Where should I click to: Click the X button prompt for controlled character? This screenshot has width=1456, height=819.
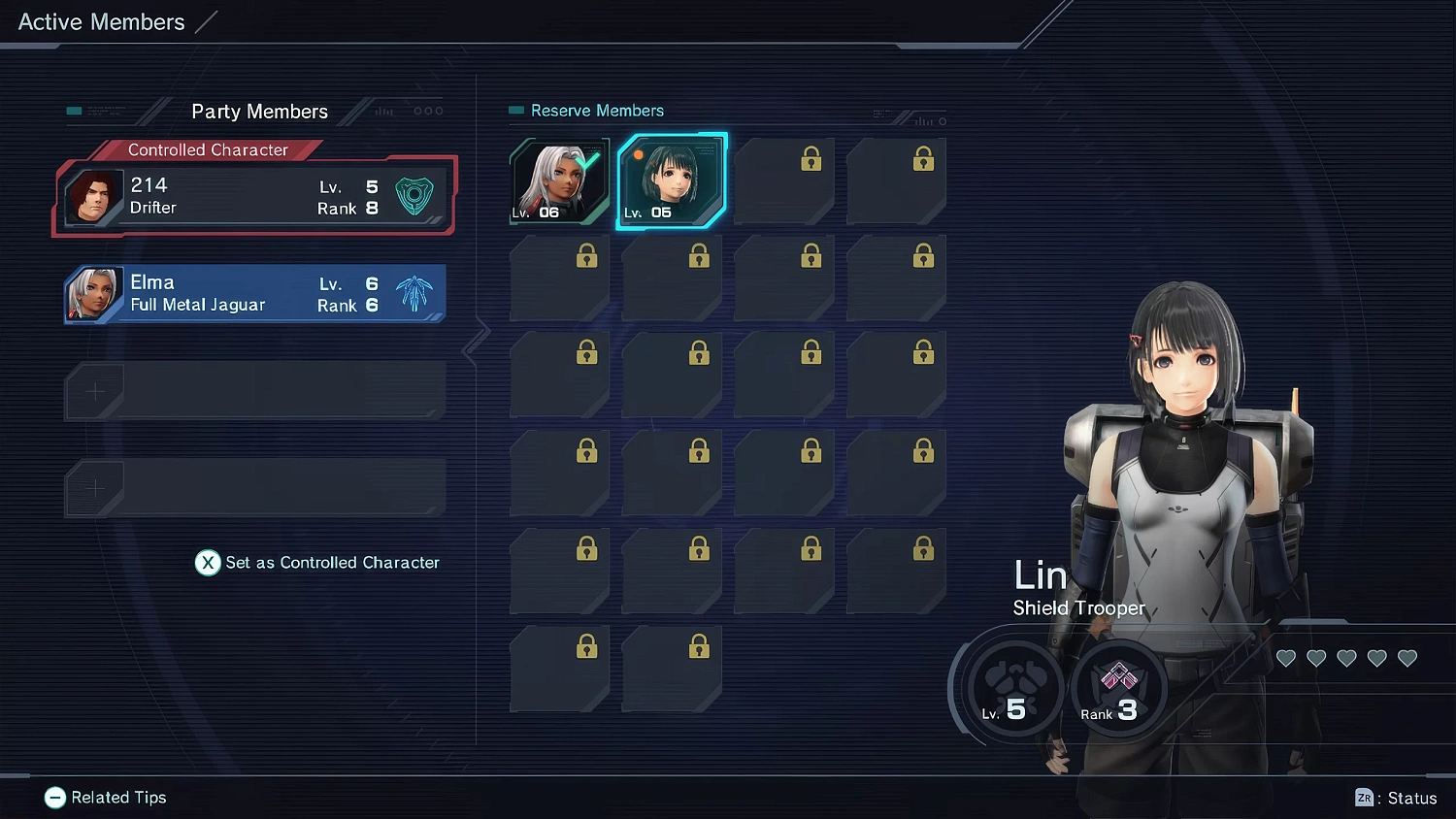[x=207, y=563]
